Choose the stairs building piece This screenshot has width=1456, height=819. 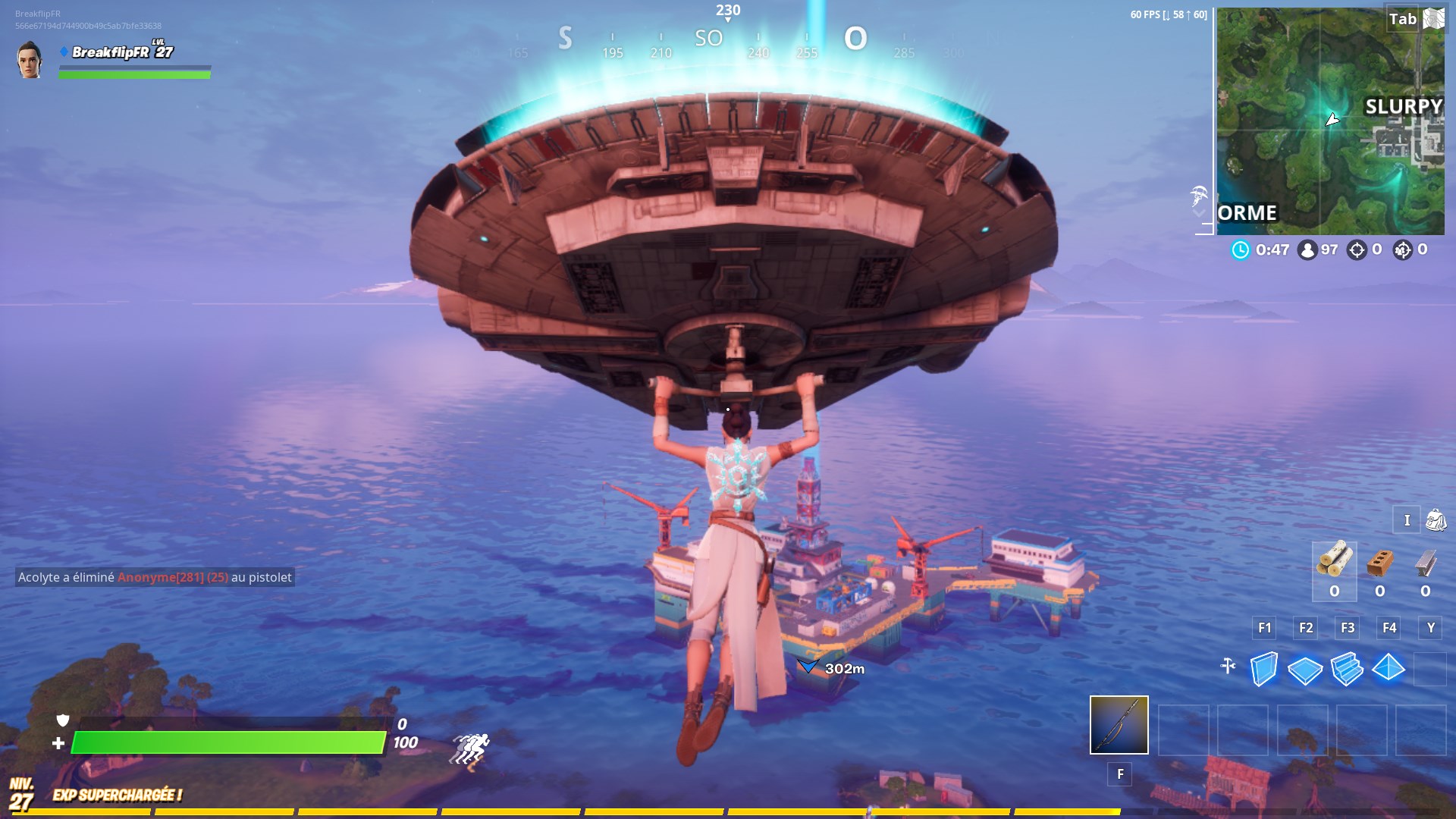pos(1347,669)
